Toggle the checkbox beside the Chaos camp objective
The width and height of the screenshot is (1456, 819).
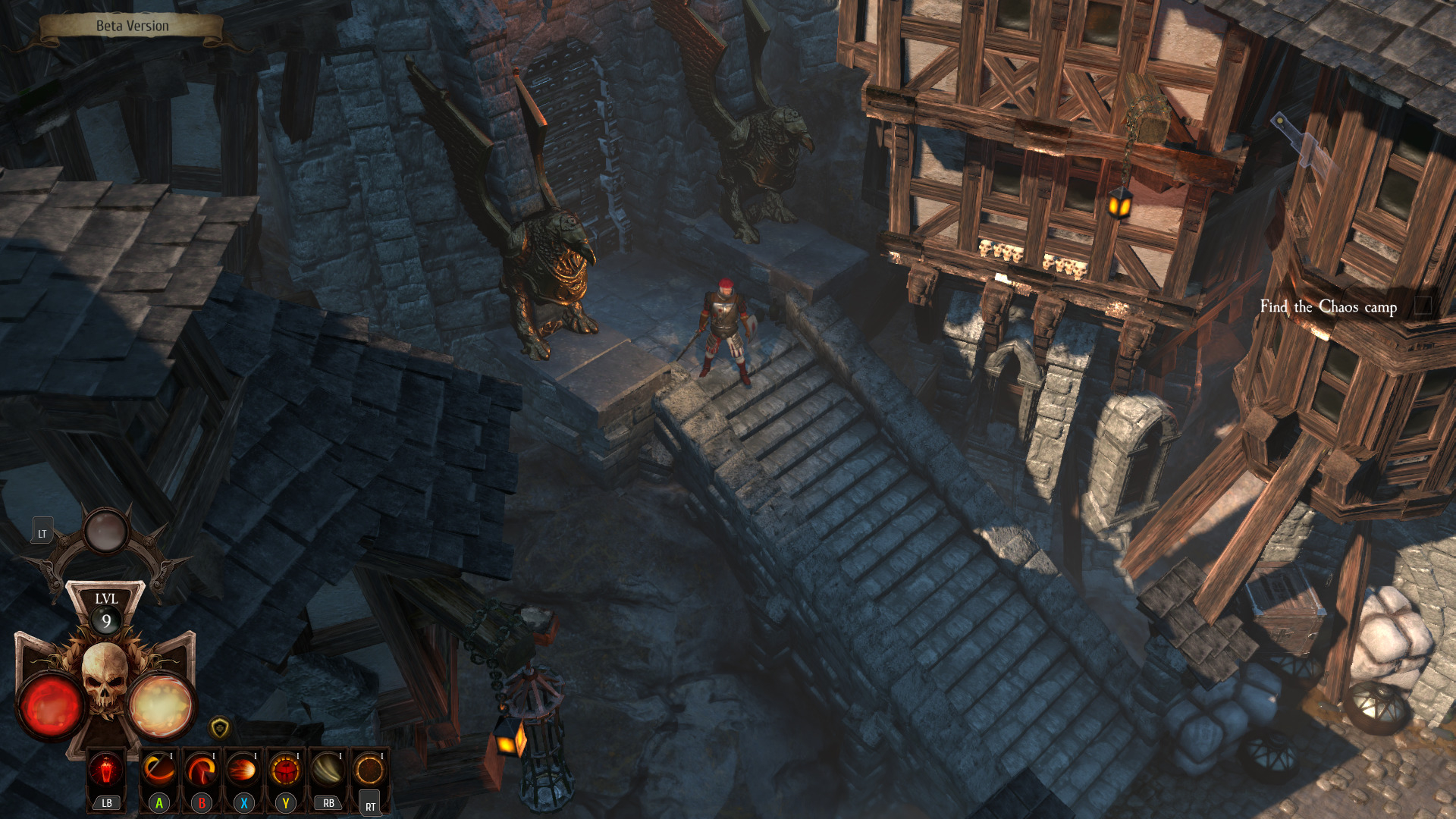point(1423,306)
